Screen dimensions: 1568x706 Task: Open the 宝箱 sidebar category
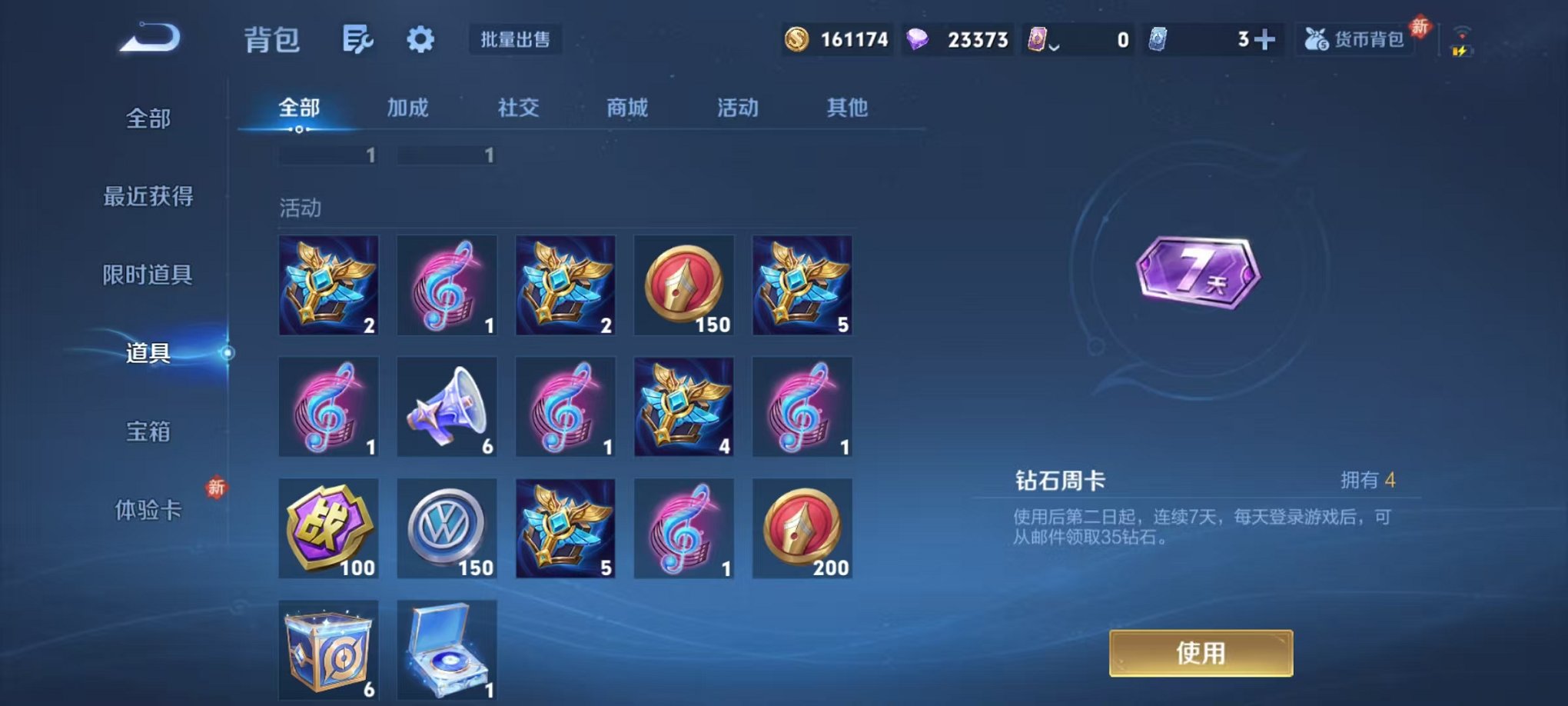click(148, 433)
